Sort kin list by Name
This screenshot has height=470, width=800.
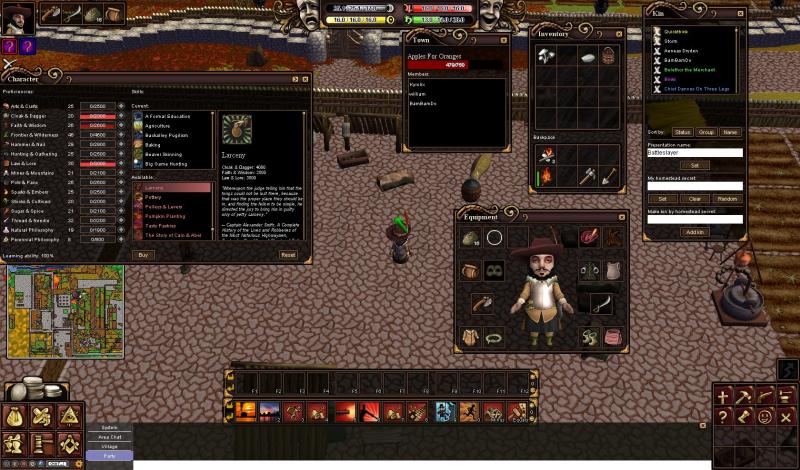pos(730,132)
